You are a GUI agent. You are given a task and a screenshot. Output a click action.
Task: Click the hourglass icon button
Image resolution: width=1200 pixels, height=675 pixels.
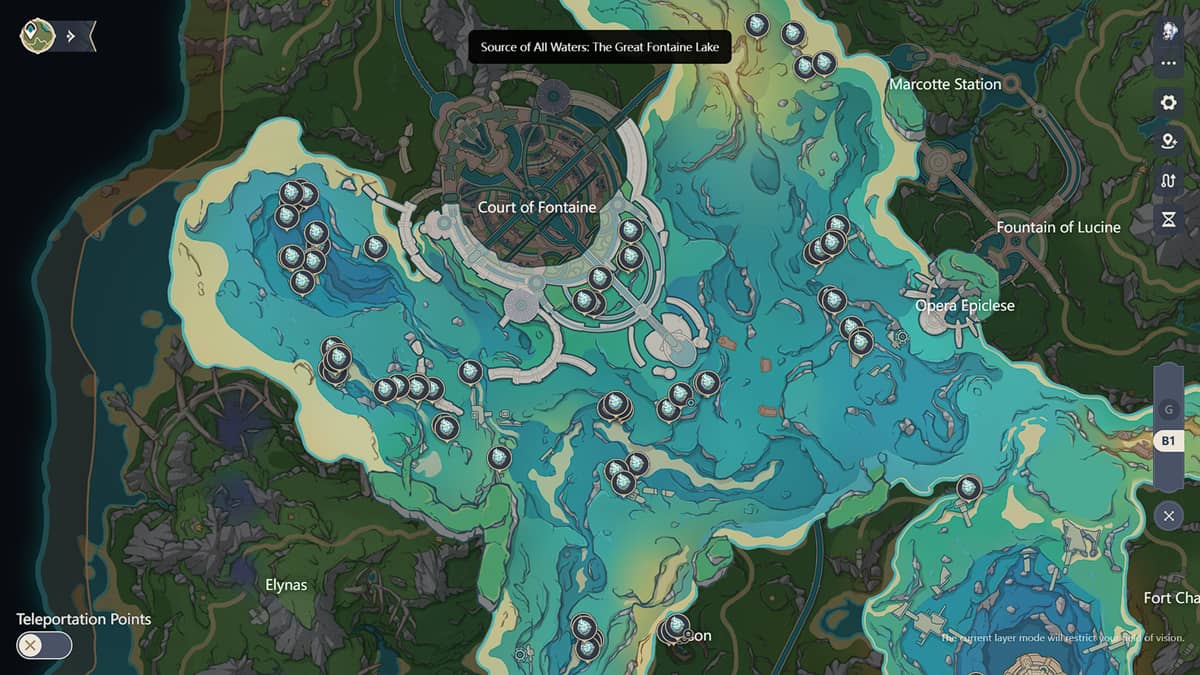coord(1168,218)
